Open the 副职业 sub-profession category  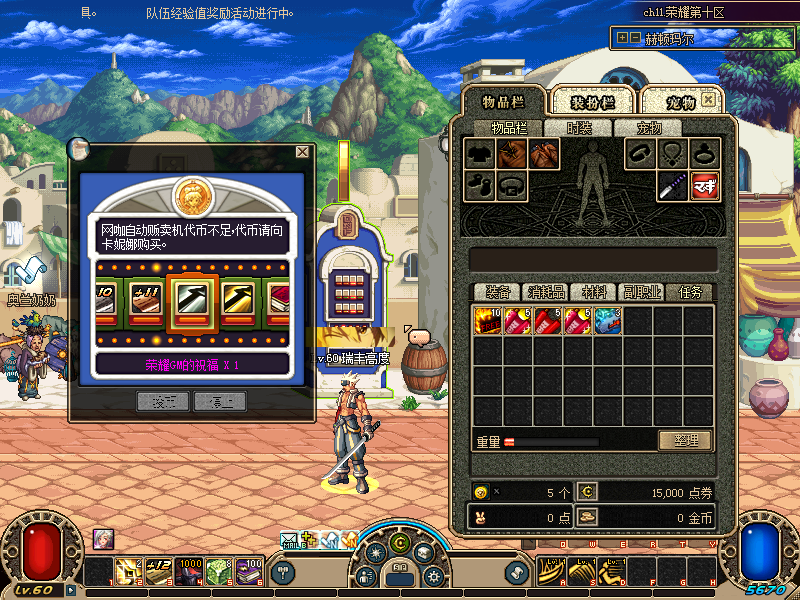pyautogui.click(x=641, y=292)
